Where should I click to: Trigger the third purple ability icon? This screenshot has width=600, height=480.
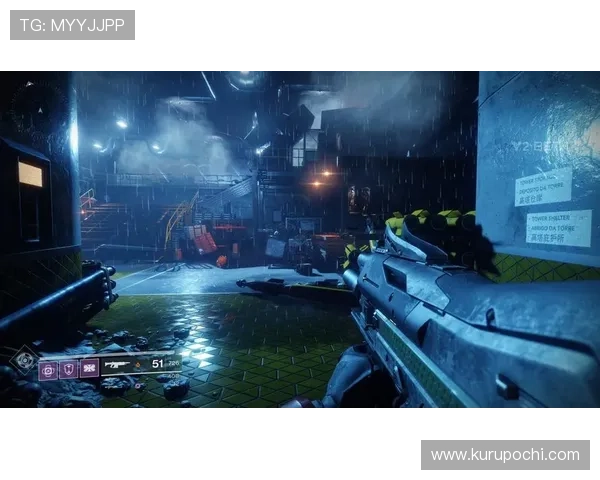pyautogui.click(x=89, y=368)
